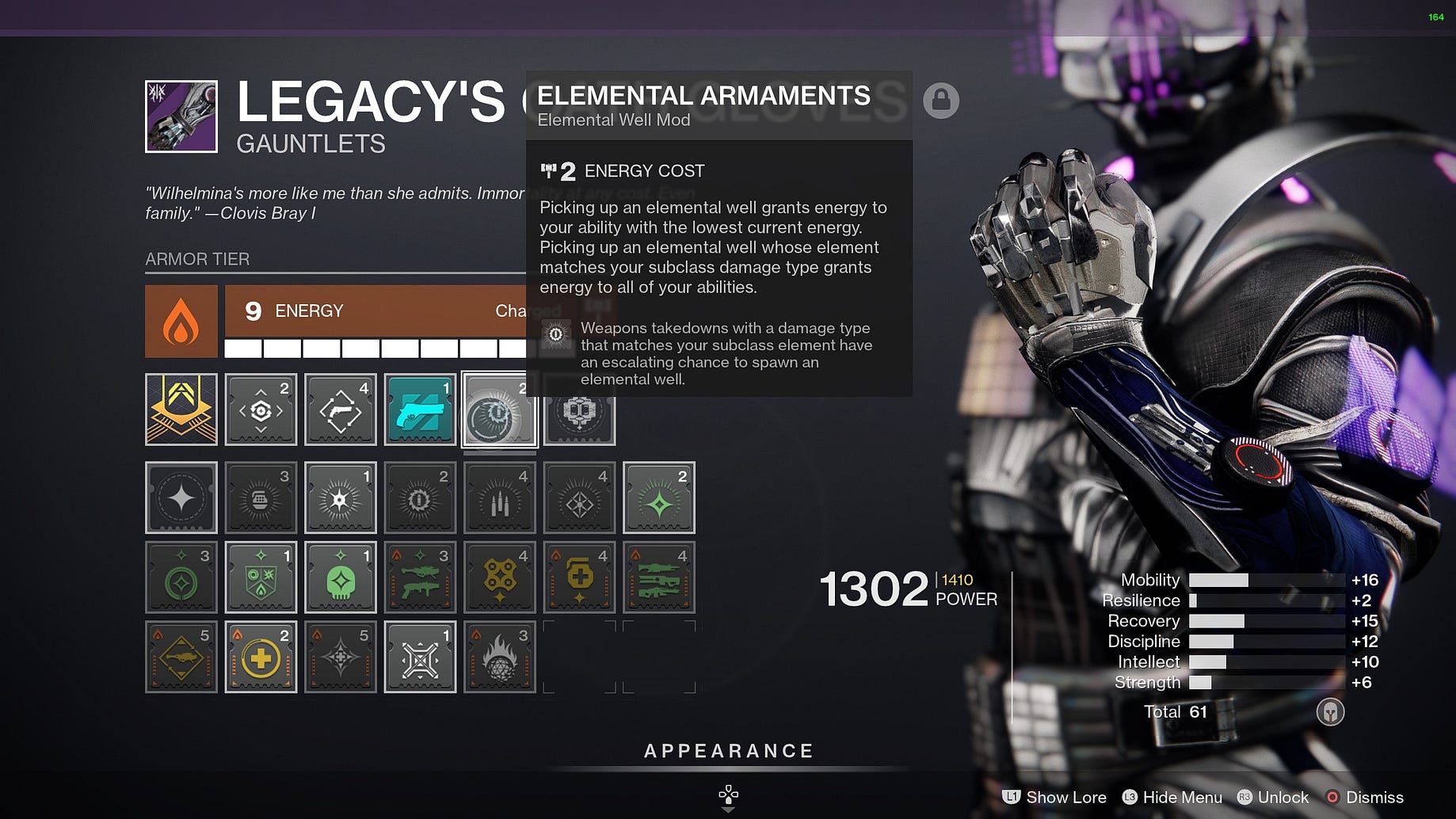Select the three green rifles mod
This screenshot has height=819, width=1456.
pyautogui.click(x=658, y=577)
